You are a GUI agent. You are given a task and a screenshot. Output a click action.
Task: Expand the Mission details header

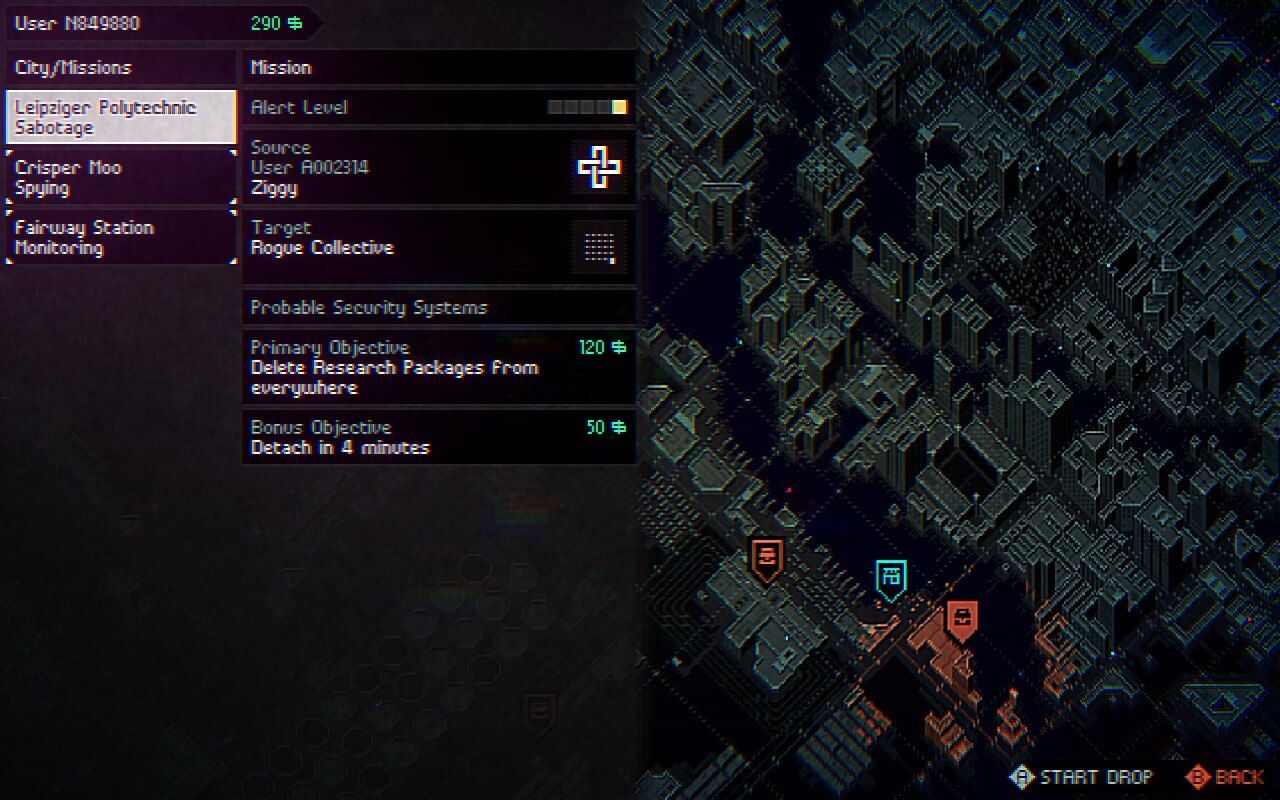(438, 68)
